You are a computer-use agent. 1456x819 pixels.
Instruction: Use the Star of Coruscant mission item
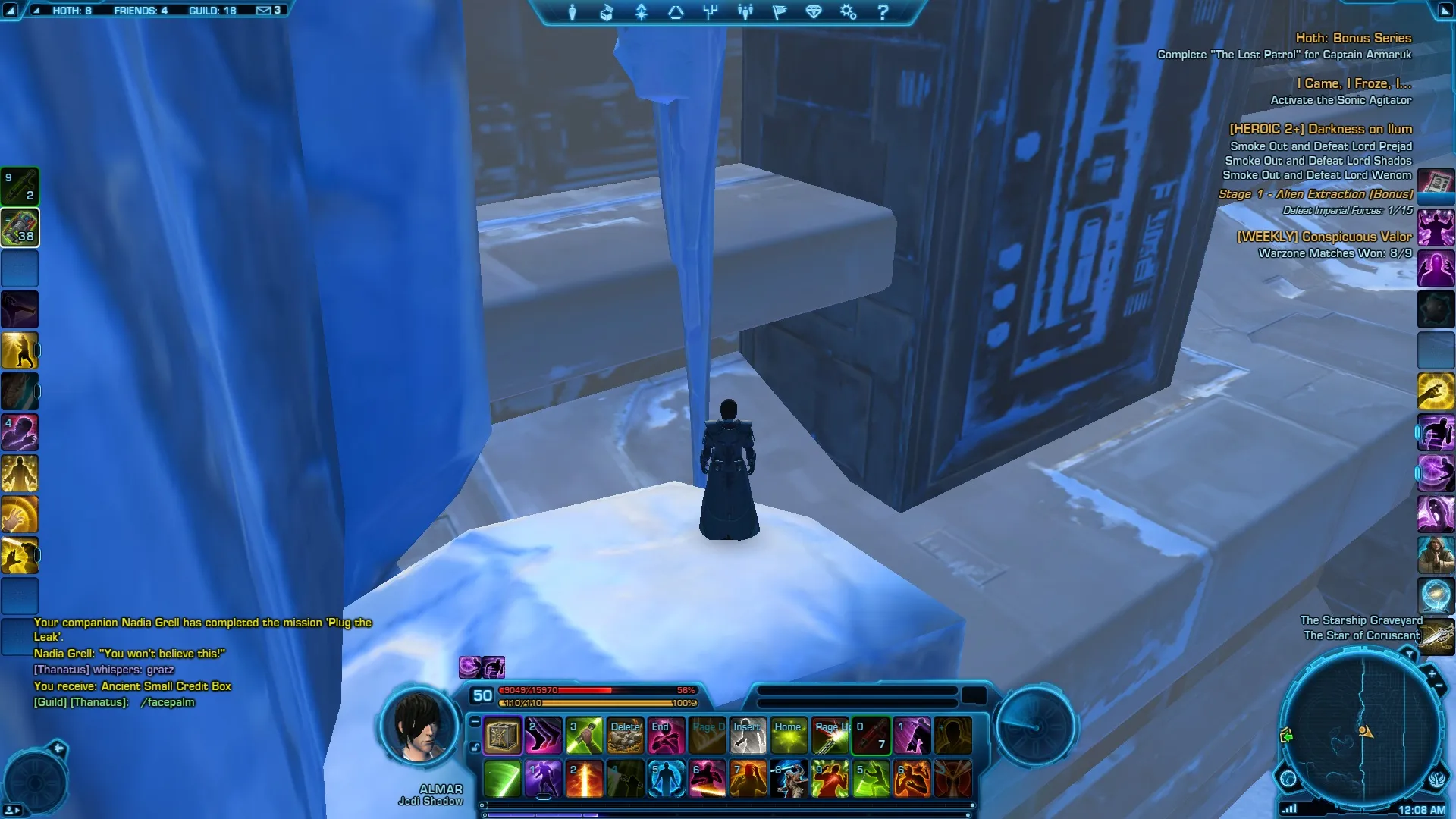1438,635
